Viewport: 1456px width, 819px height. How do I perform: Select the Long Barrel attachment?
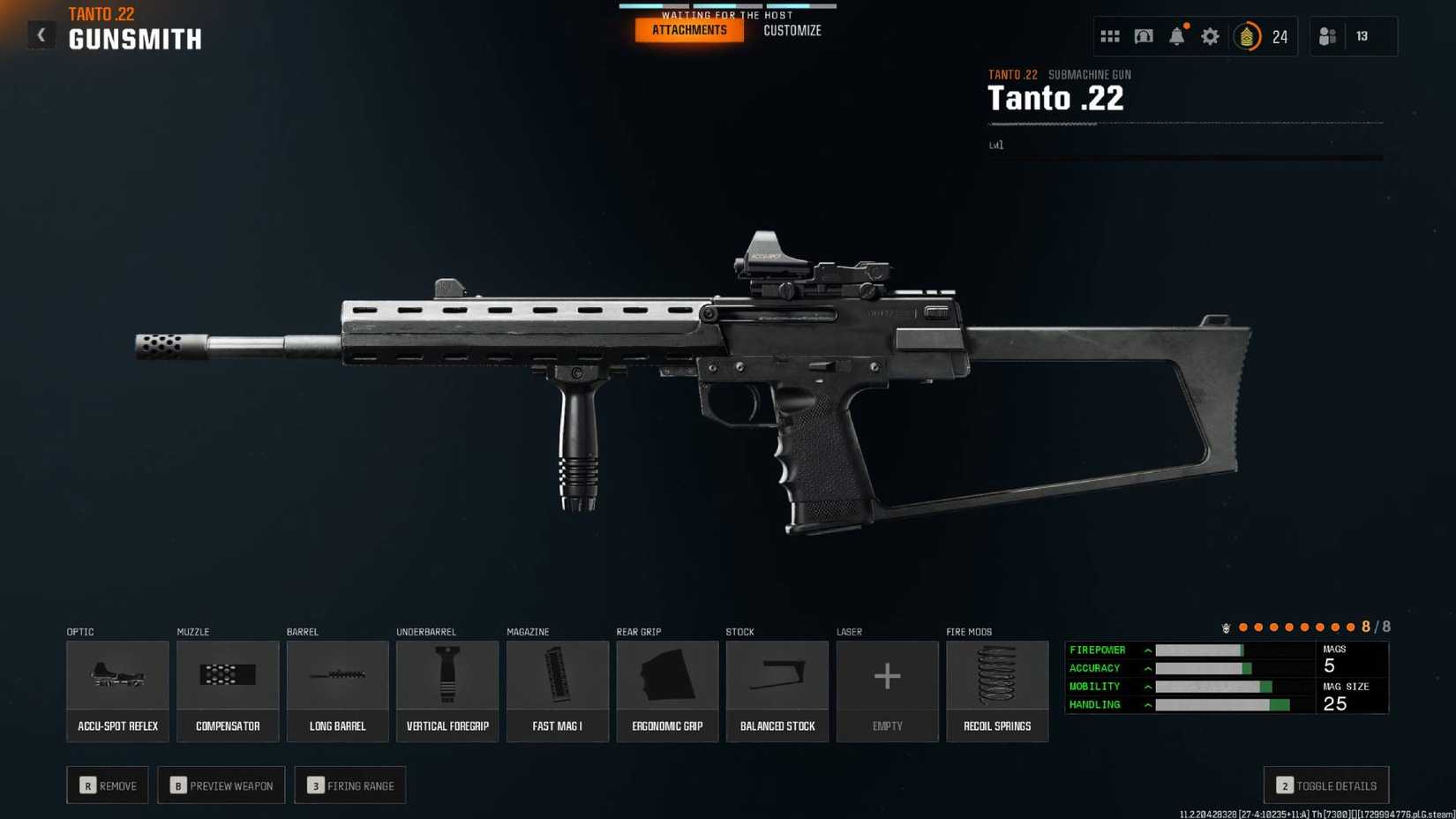(x=337, y=690)
